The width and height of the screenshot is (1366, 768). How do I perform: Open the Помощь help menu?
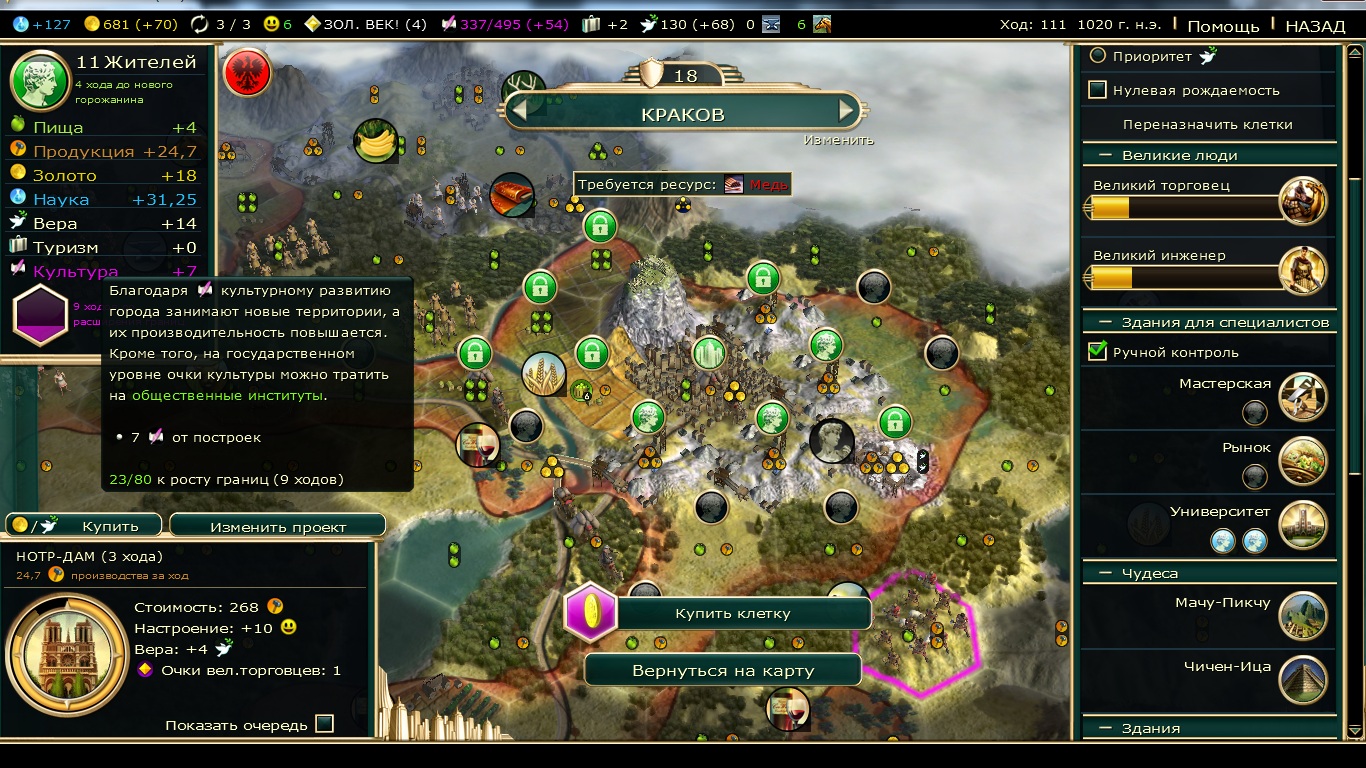pyautogui.click(x=1223, y=27)
